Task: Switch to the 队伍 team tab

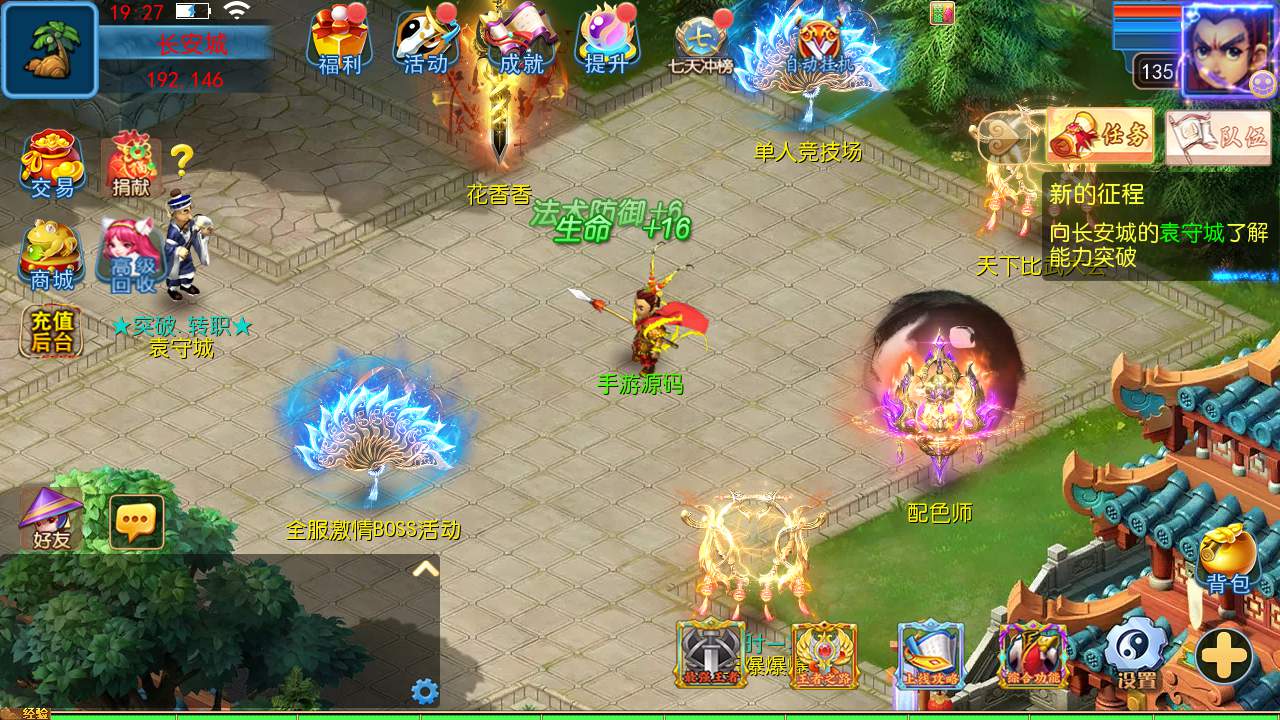Action: pyautogui.click(x=1217, y=136)
